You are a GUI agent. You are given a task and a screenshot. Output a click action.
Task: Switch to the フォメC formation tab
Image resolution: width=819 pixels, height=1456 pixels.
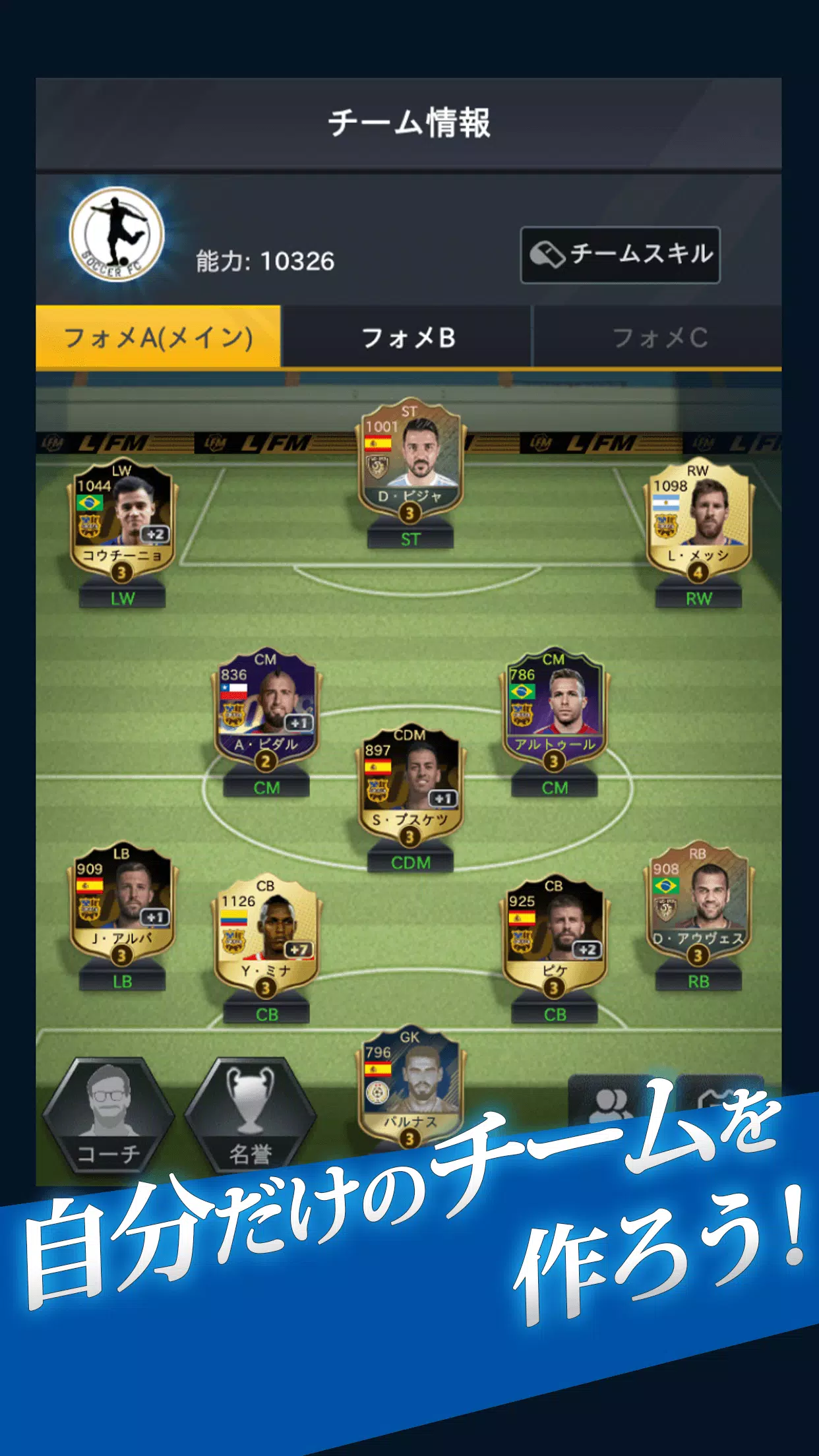(659, 338)
